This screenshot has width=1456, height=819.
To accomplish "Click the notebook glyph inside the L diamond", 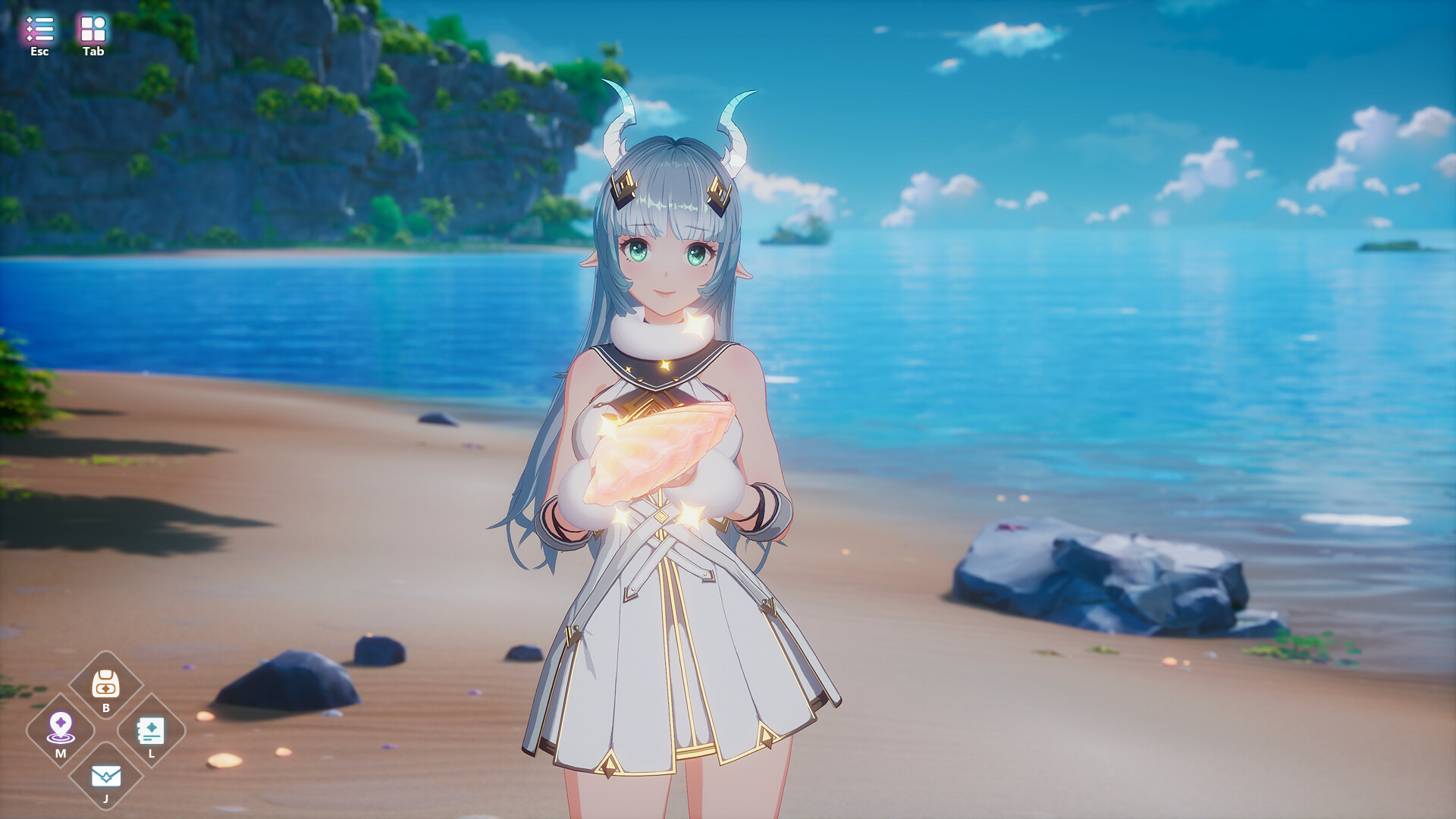I will pyautogui.click(x=152, y=730).
